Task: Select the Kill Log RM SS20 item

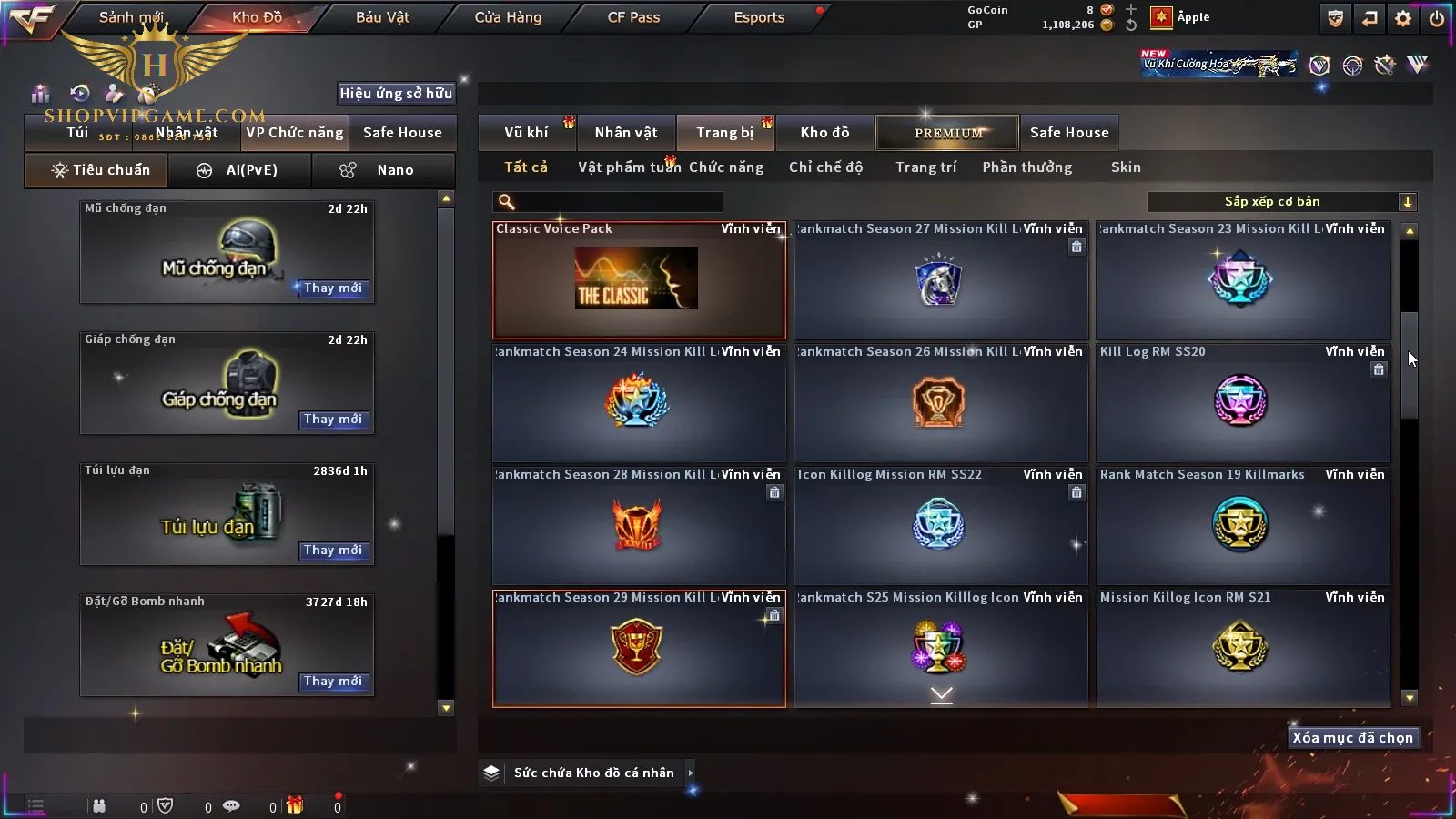Action: pyautogui.click(x=1242, y=402)
